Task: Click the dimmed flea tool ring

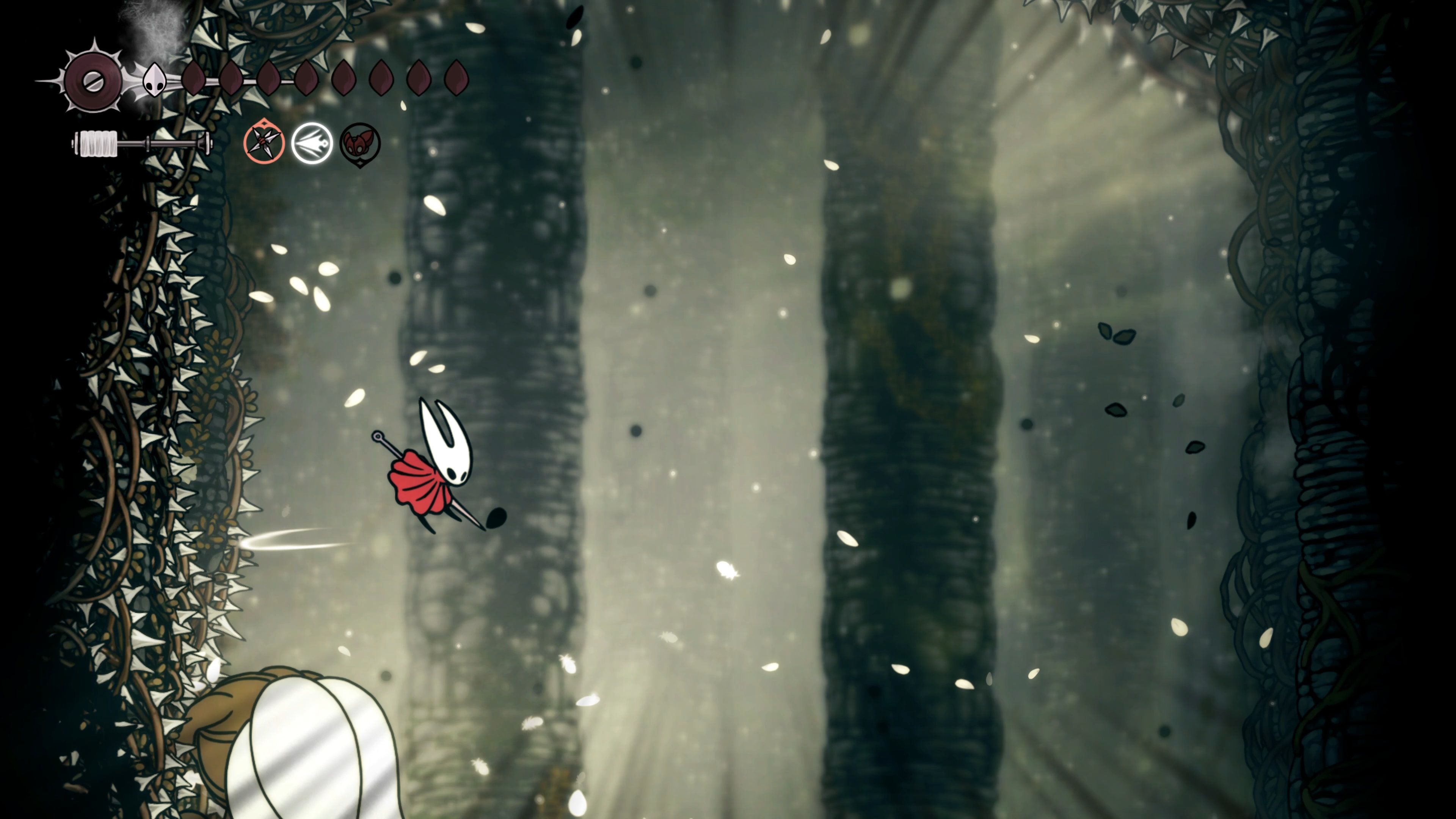Action: [x=360, y=143]
